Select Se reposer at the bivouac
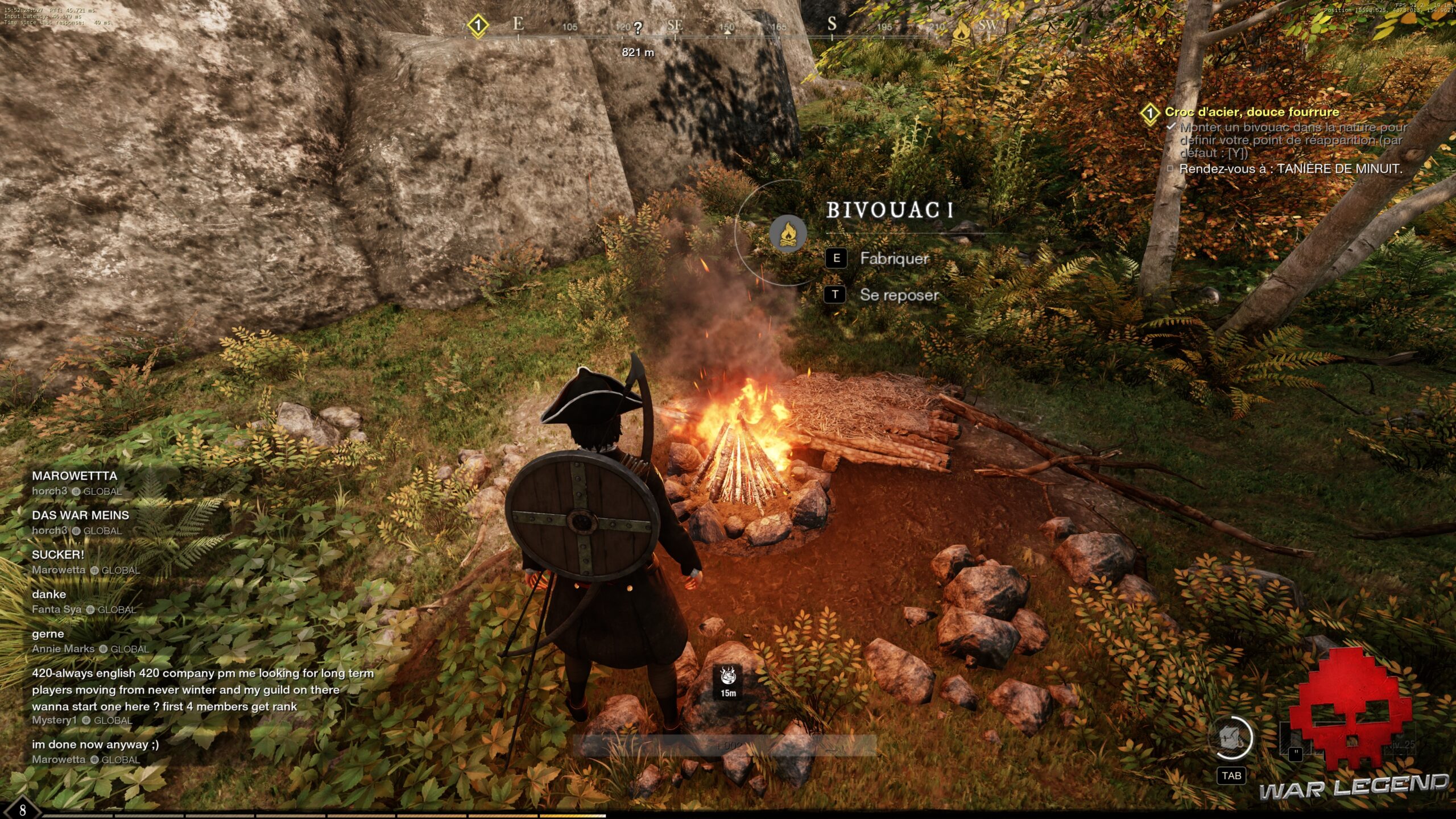 click(x=898, y=295)
